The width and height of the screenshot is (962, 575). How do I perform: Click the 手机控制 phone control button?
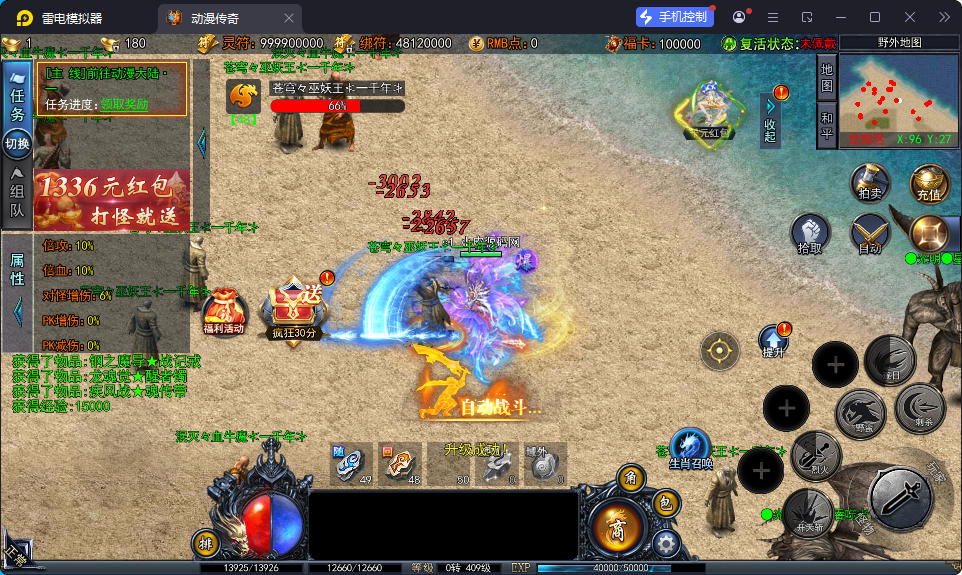click(675, 17)
